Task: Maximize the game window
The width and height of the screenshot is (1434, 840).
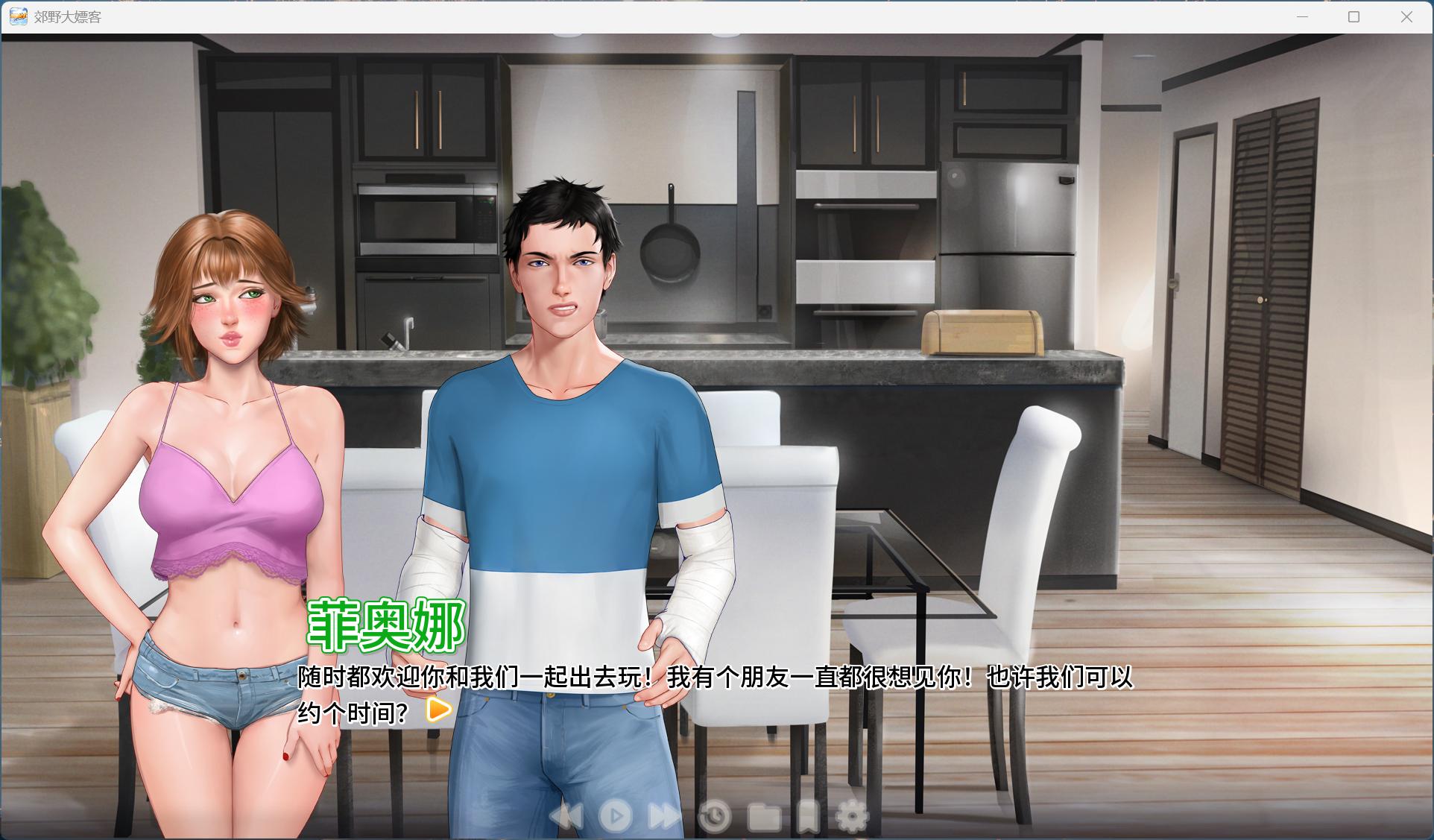Action: (x=1353, y=16)
